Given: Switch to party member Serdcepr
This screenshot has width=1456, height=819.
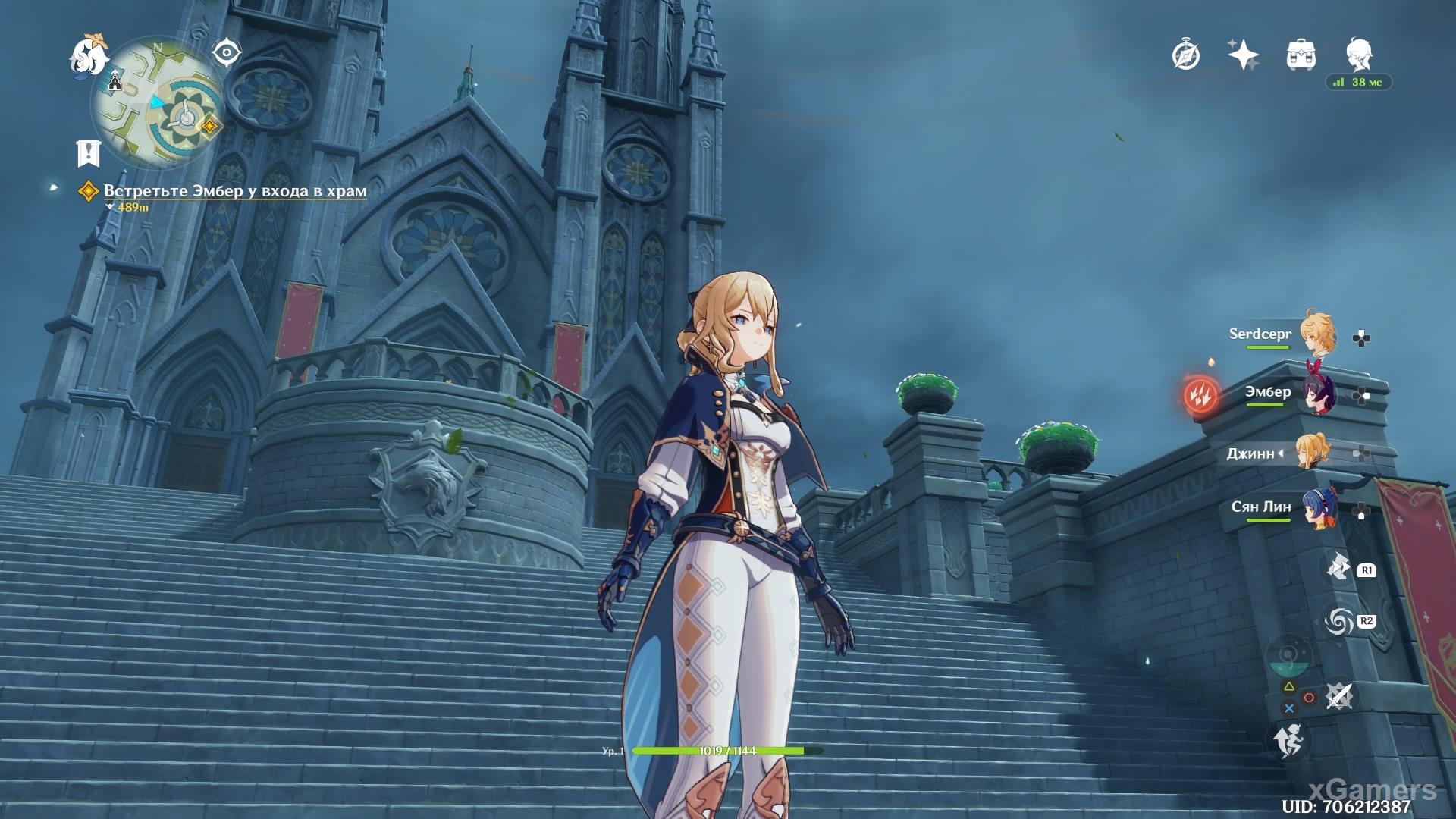Looking at the screenshot, I should [1318, 335].
